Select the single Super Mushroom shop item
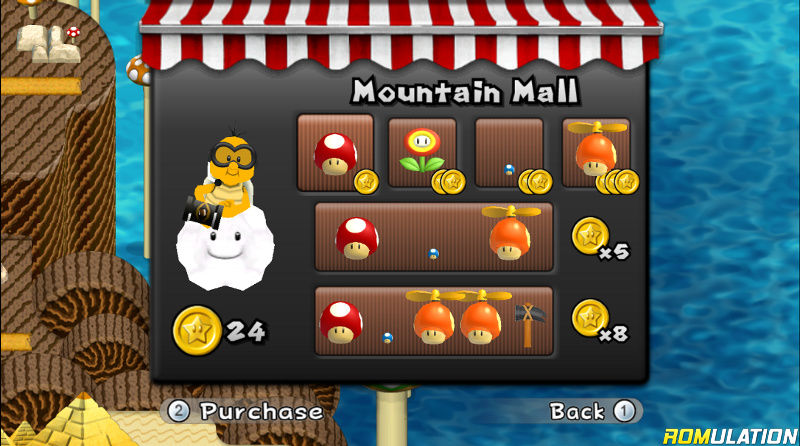Screen dimensions: 800x446 (x=336, y=153)
